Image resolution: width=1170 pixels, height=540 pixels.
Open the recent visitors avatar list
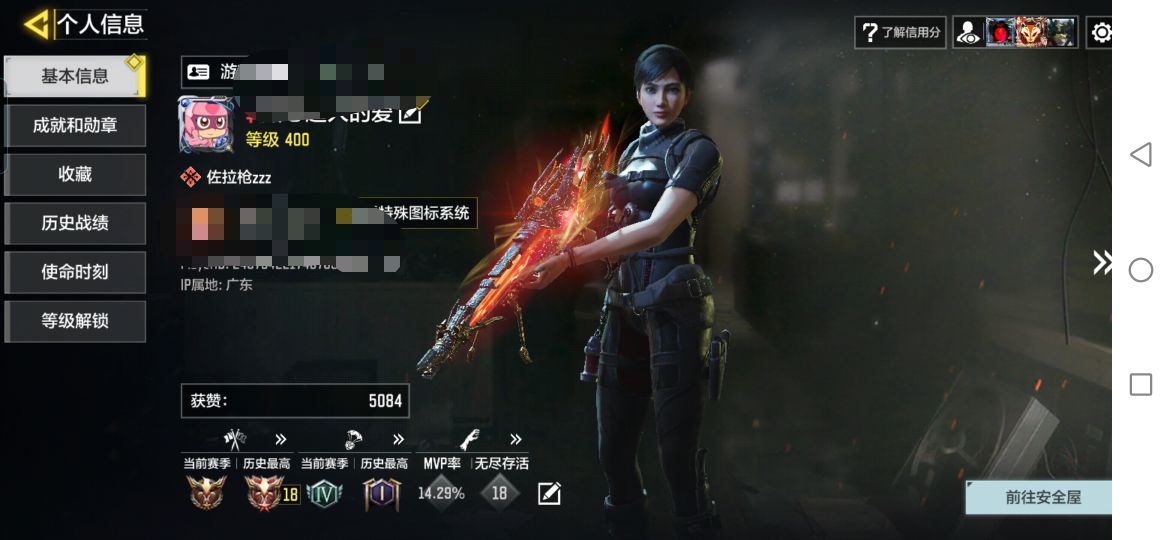[x=1015, y=32]
